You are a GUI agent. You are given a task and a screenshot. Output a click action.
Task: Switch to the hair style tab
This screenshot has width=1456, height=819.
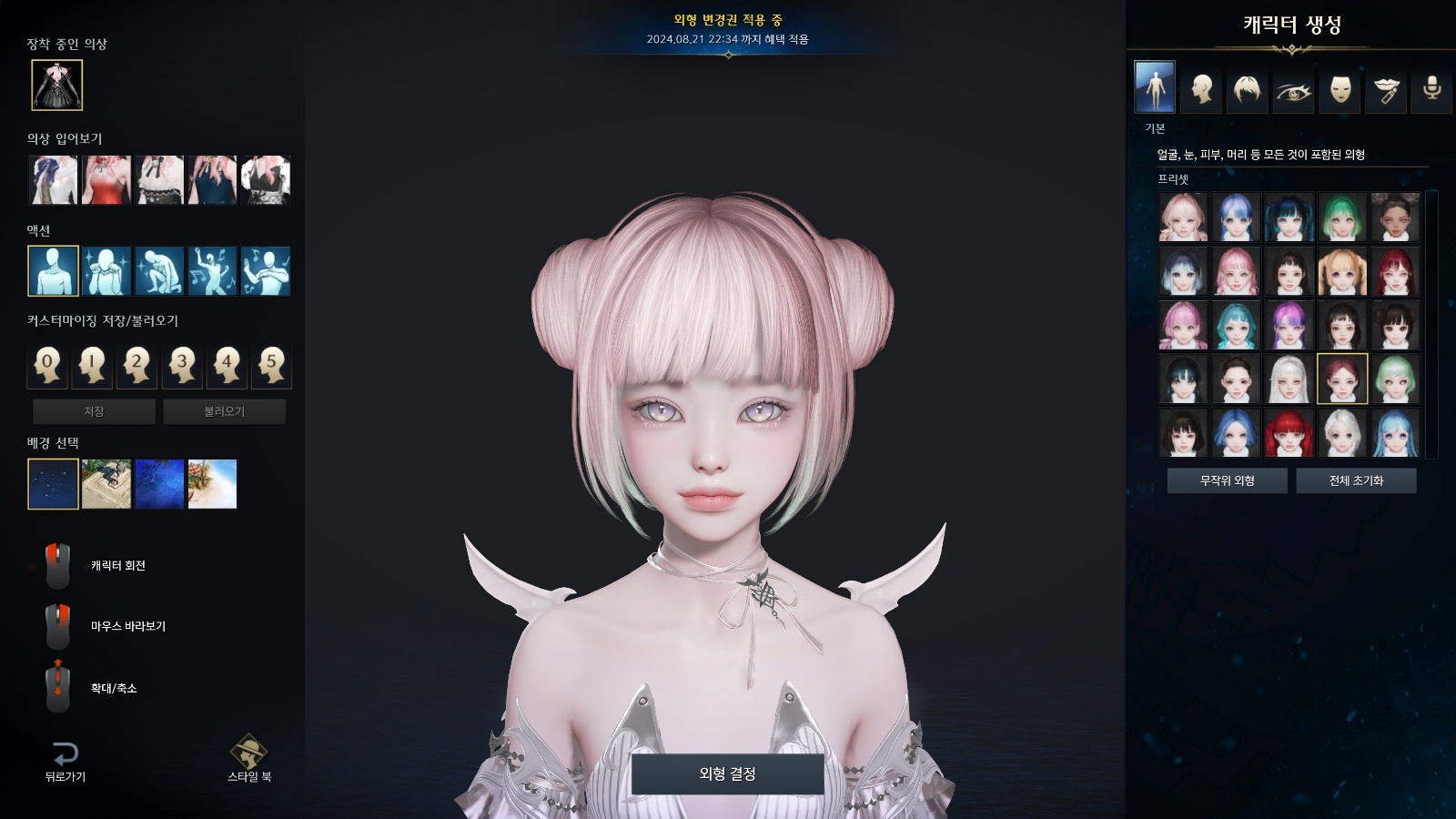pos(1247,89)
